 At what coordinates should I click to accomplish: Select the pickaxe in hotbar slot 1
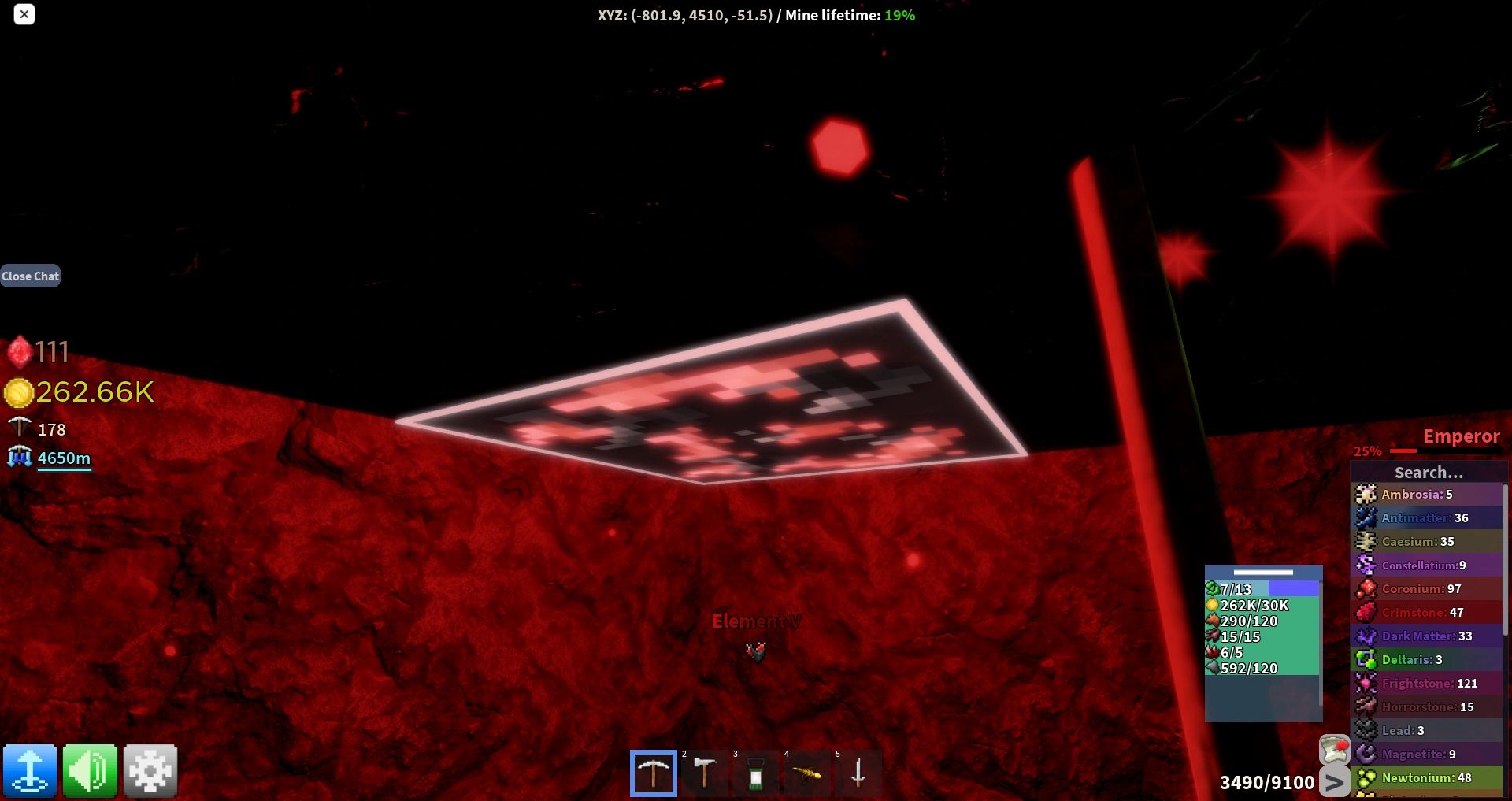tap(653, 773)
